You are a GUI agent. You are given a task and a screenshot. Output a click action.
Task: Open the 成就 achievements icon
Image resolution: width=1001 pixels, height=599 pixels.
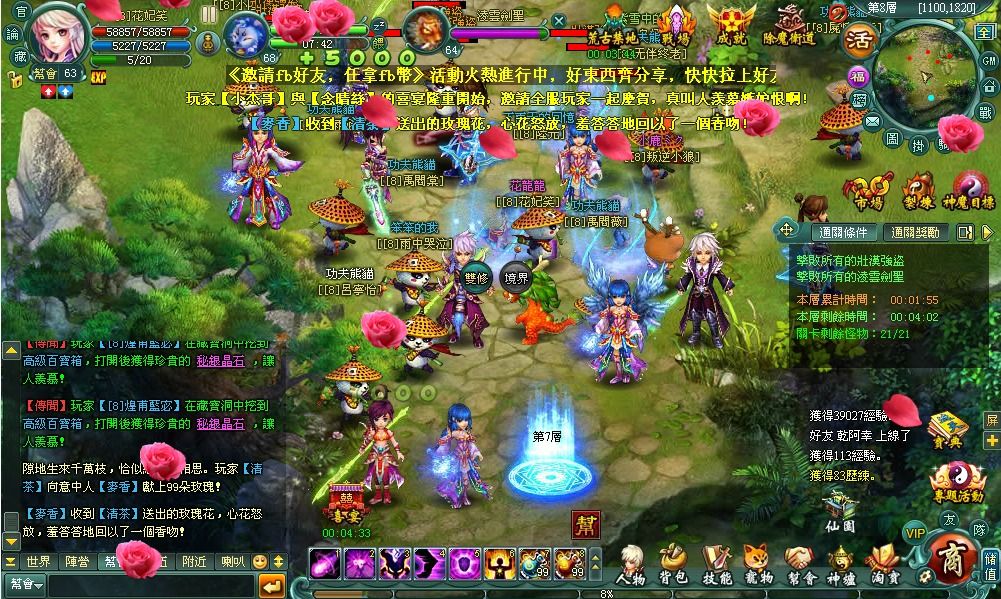point(732,24)
